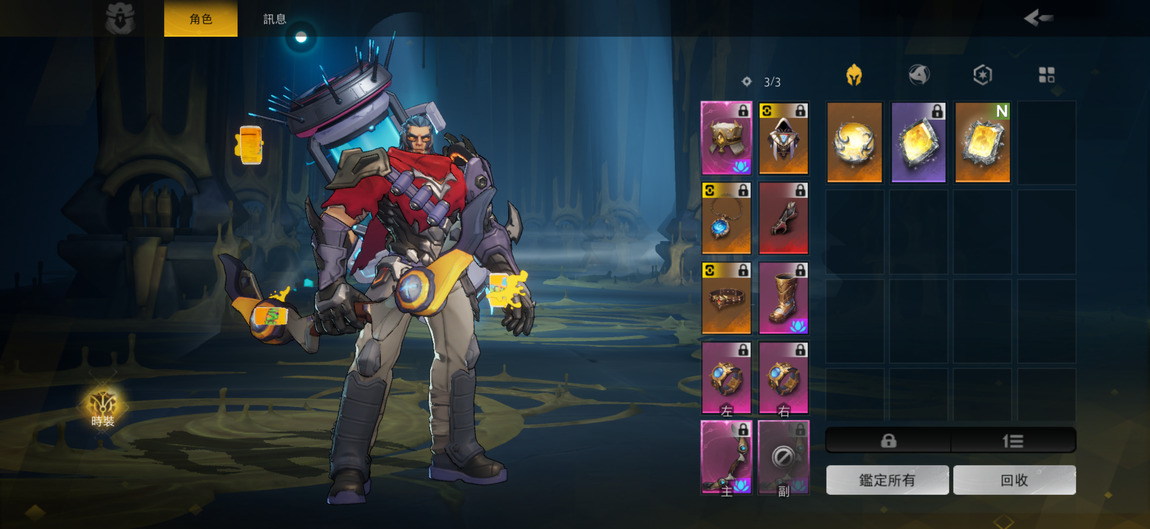
Task: Open the main weapon slot marked 主
Action: click(x=726, y=457)
